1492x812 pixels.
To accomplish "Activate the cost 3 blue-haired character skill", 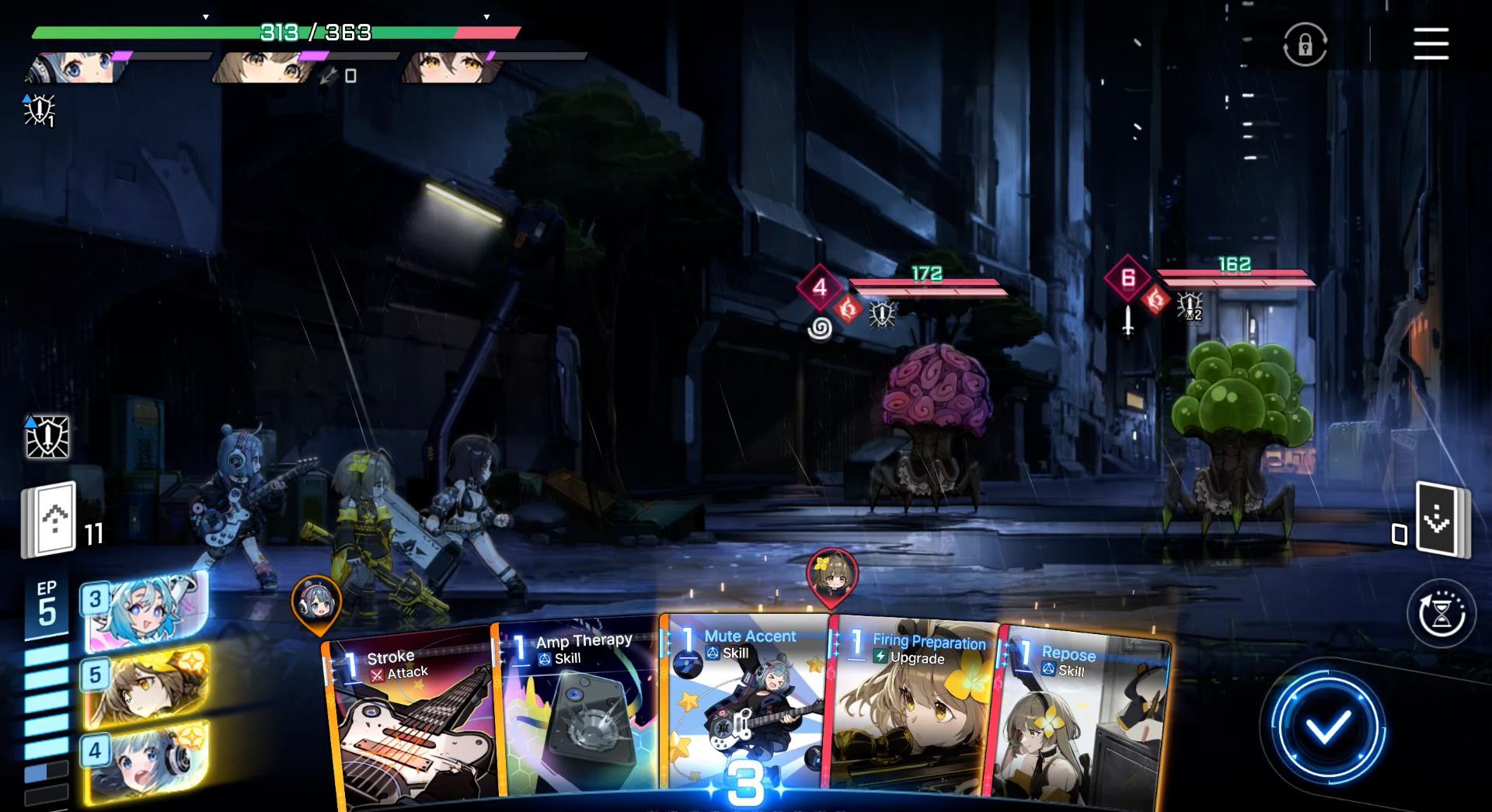I will (146, 612).
